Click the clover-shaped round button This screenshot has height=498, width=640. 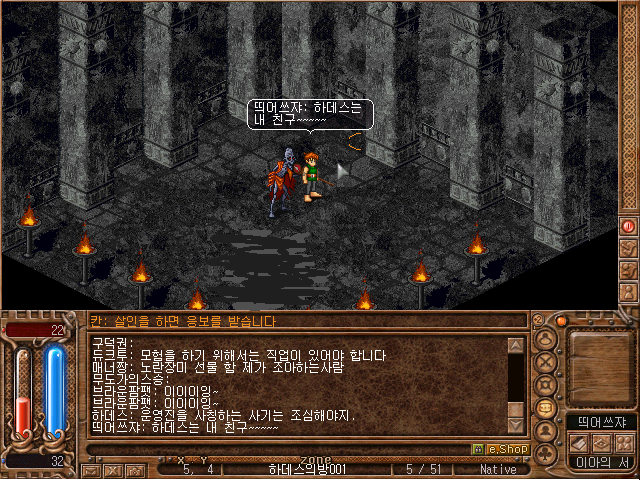click(546, 454)
